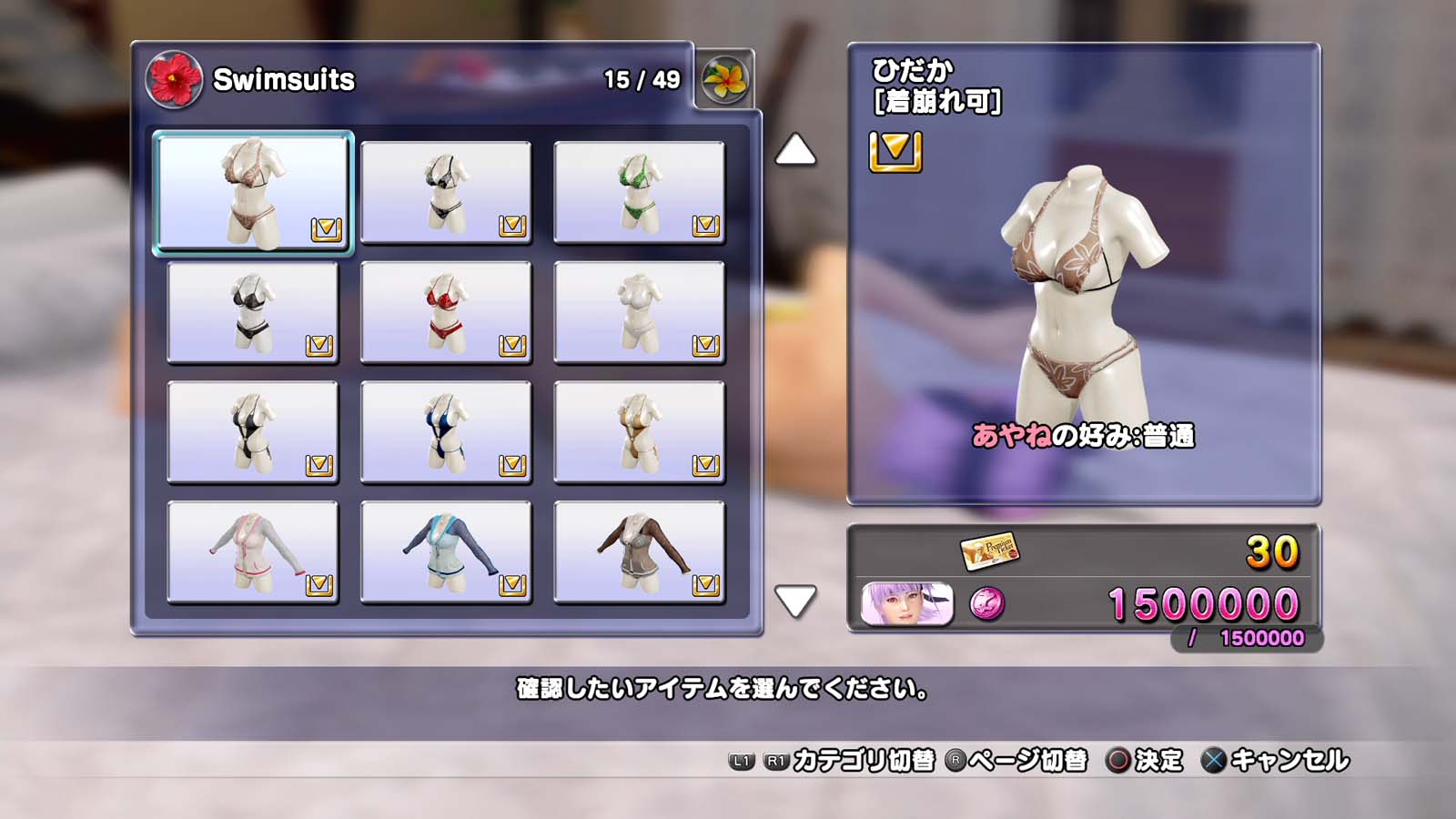
Task: Open the red hibiscus Swimsuits category
Action: coord(174,79)
